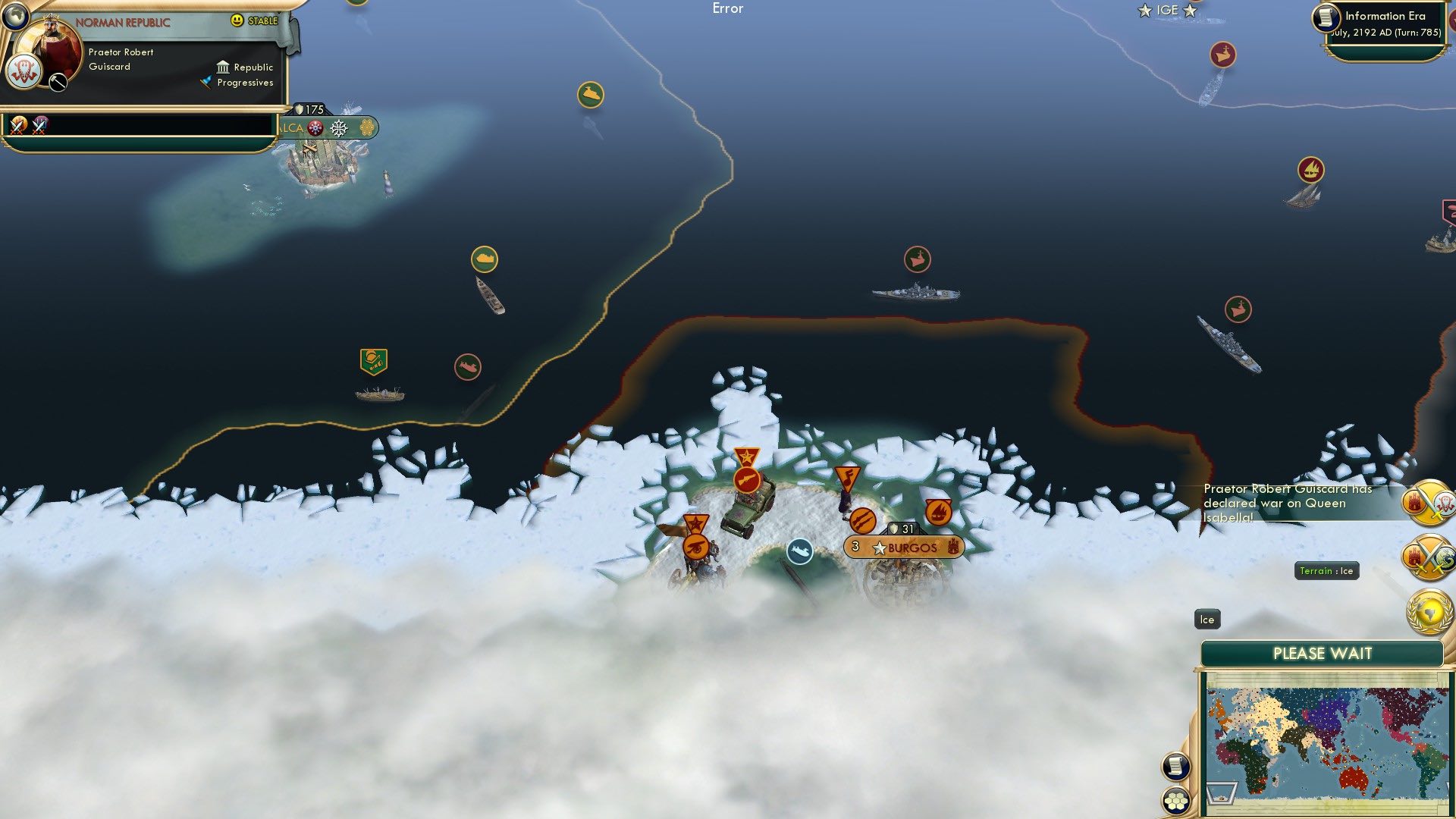Open the declared war message about Queen Isabella
The width and height of the screenshot is (1456, 819).
click(1289, 502)
